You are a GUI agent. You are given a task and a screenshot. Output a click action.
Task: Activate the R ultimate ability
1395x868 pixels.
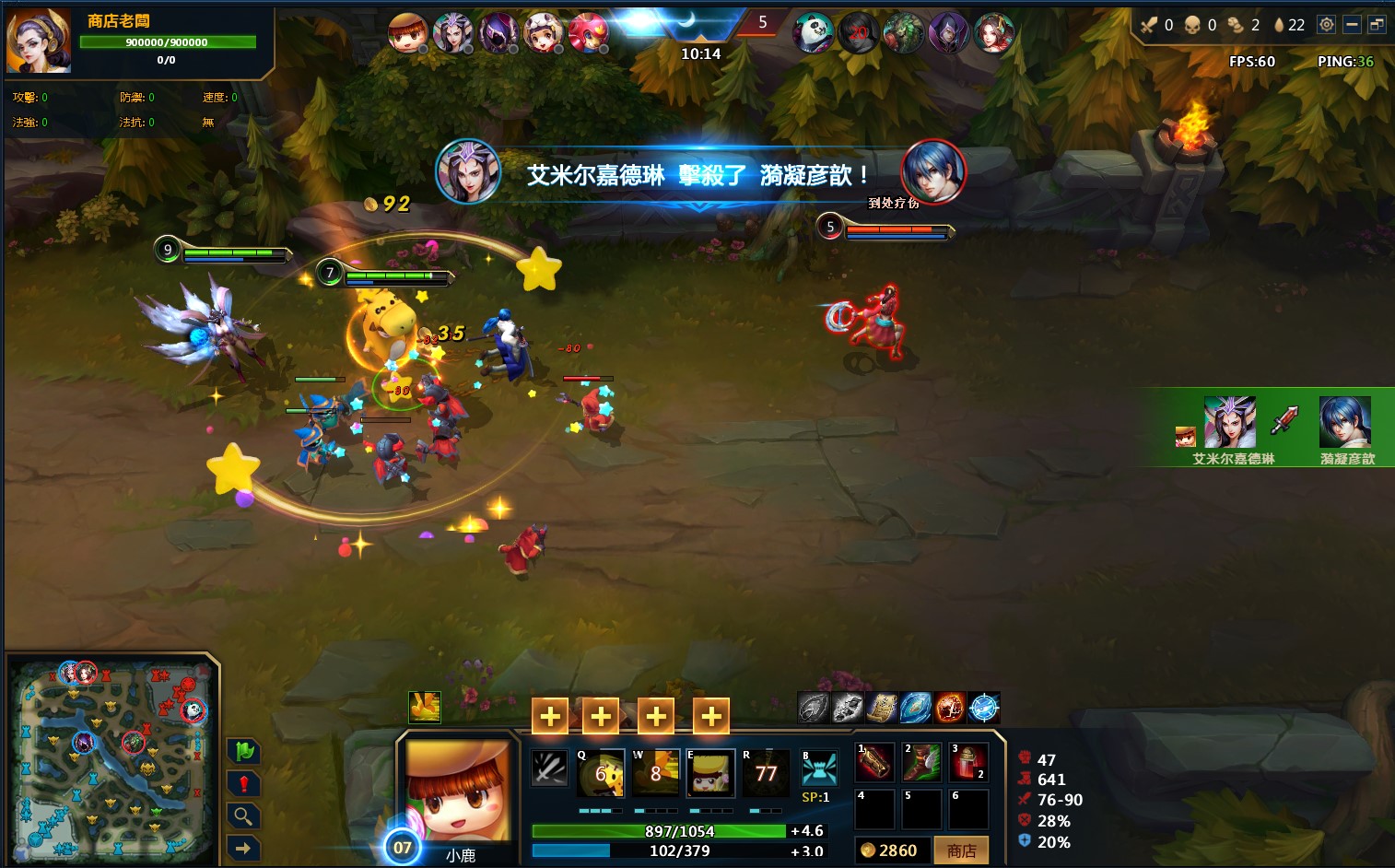(x=766, y=772)
